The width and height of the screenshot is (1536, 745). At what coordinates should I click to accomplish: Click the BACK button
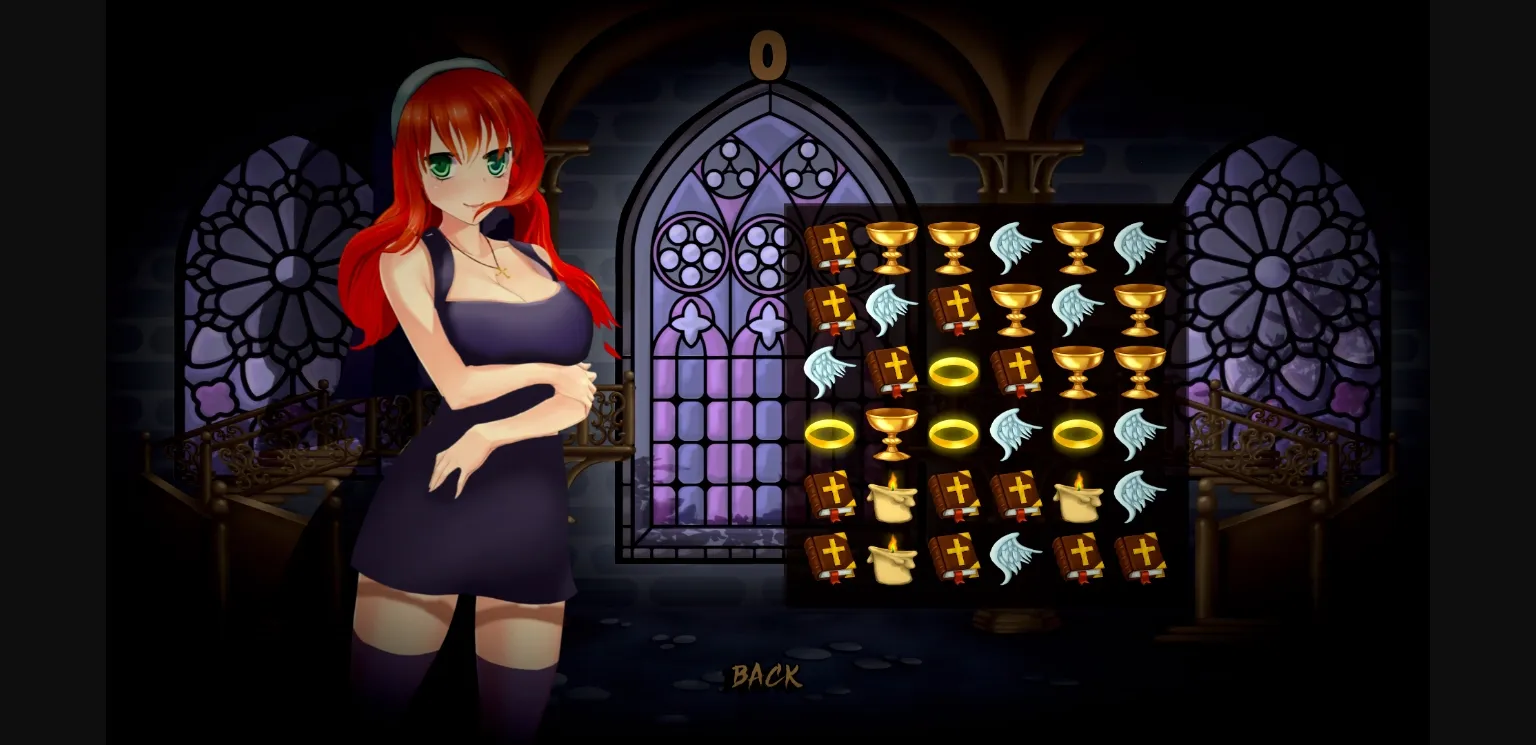point(765,678)
